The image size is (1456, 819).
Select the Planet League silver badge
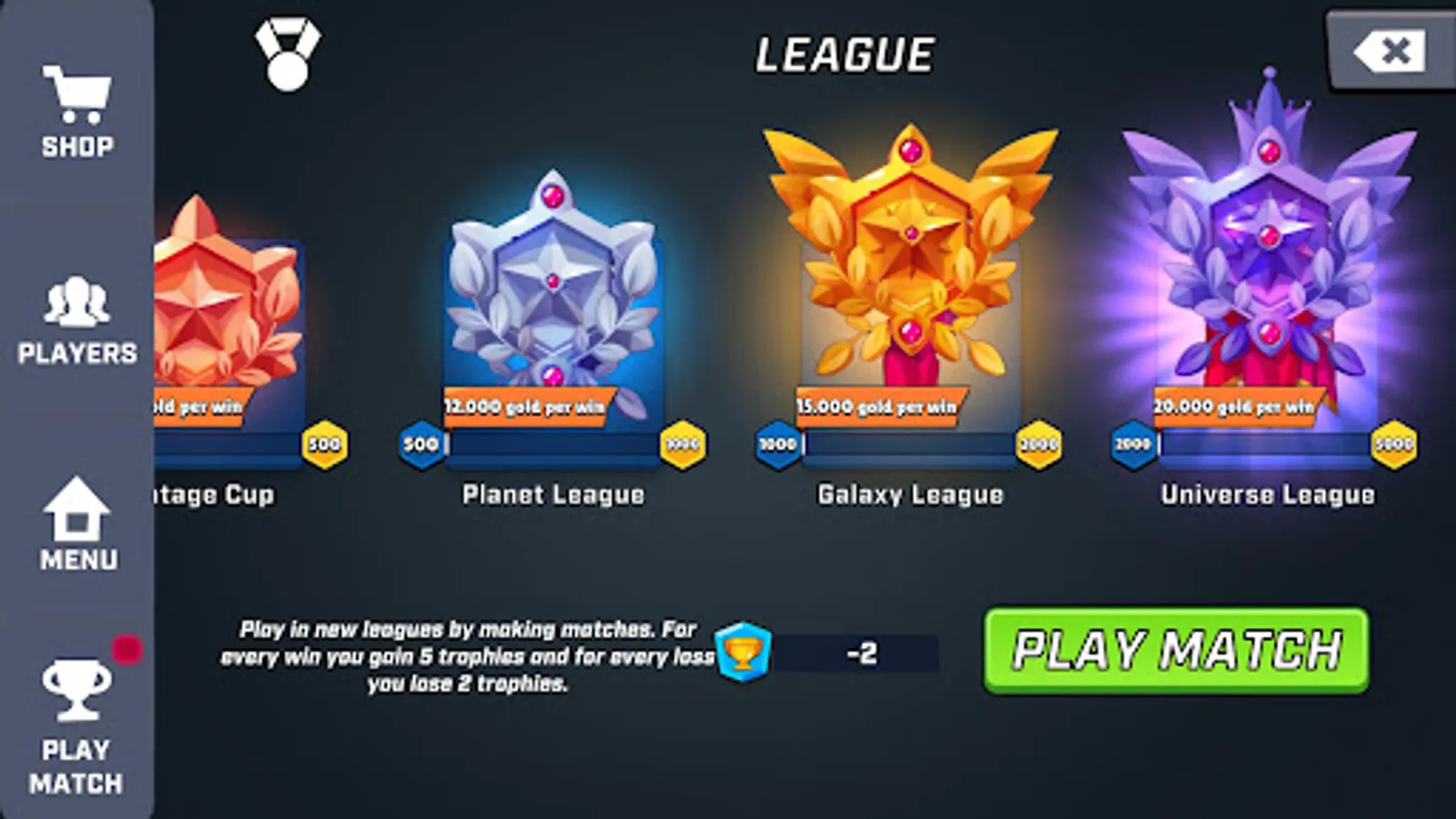551,282
